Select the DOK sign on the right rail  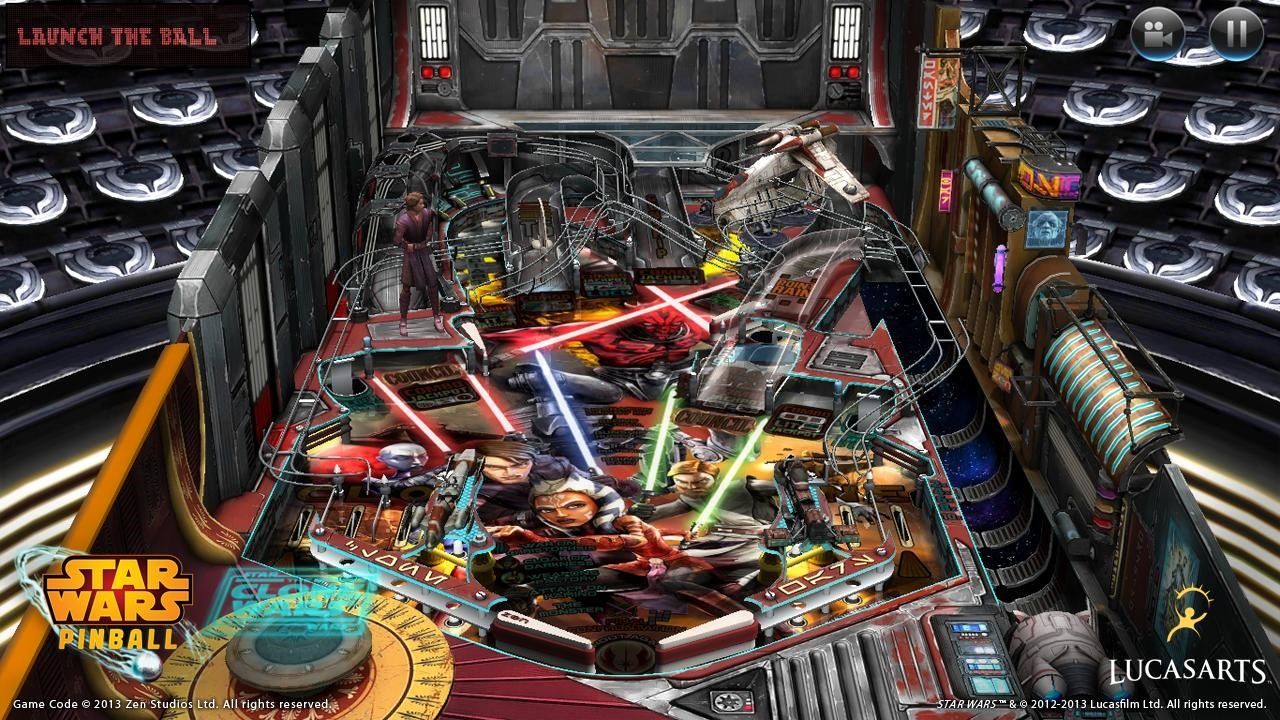[944, 190]
